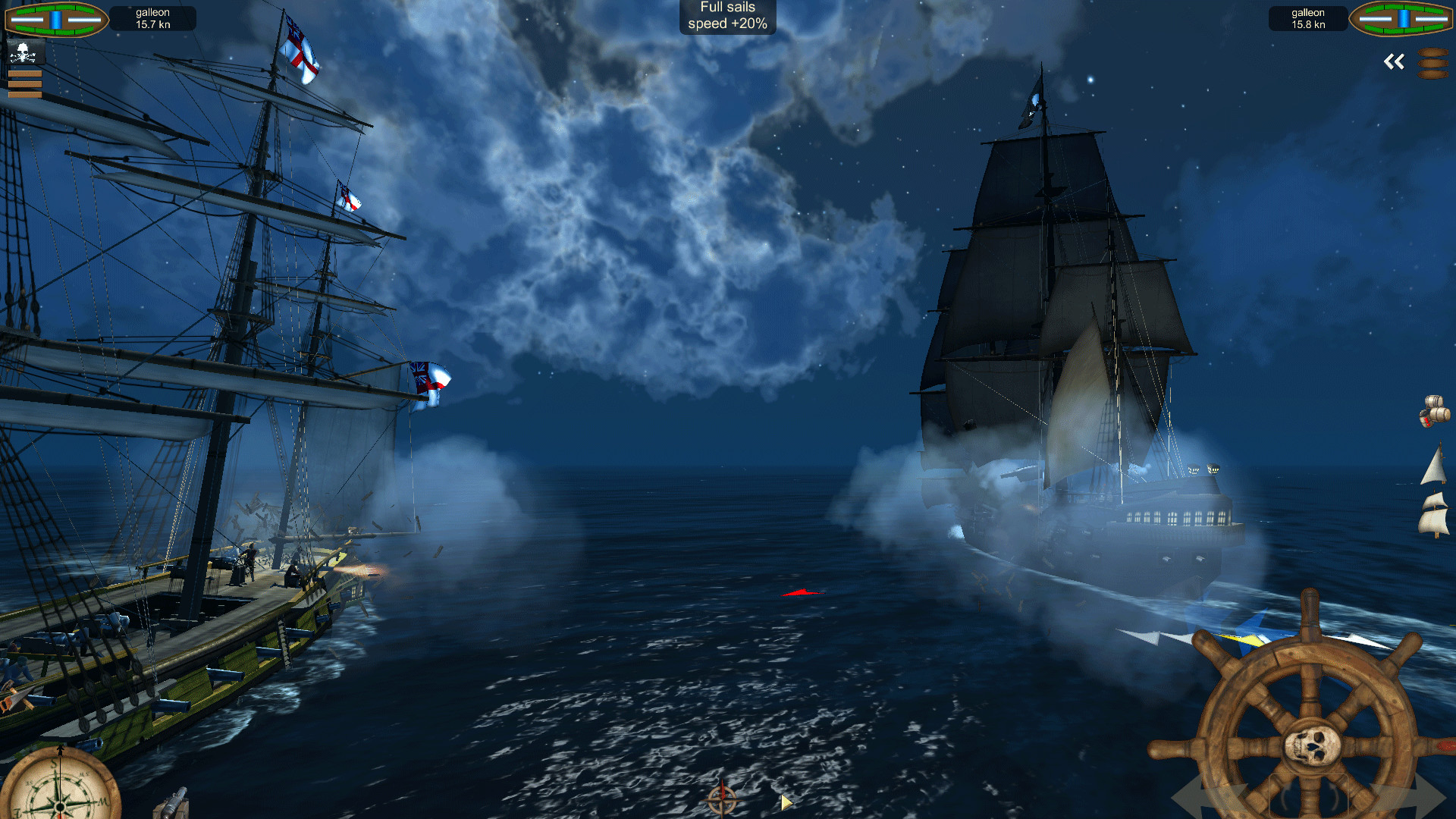Select the enemy galleon 15.8 kn label
The height and width of the screenshot is (819, 1456).
pyautogui.click(x=1307, y=17)
